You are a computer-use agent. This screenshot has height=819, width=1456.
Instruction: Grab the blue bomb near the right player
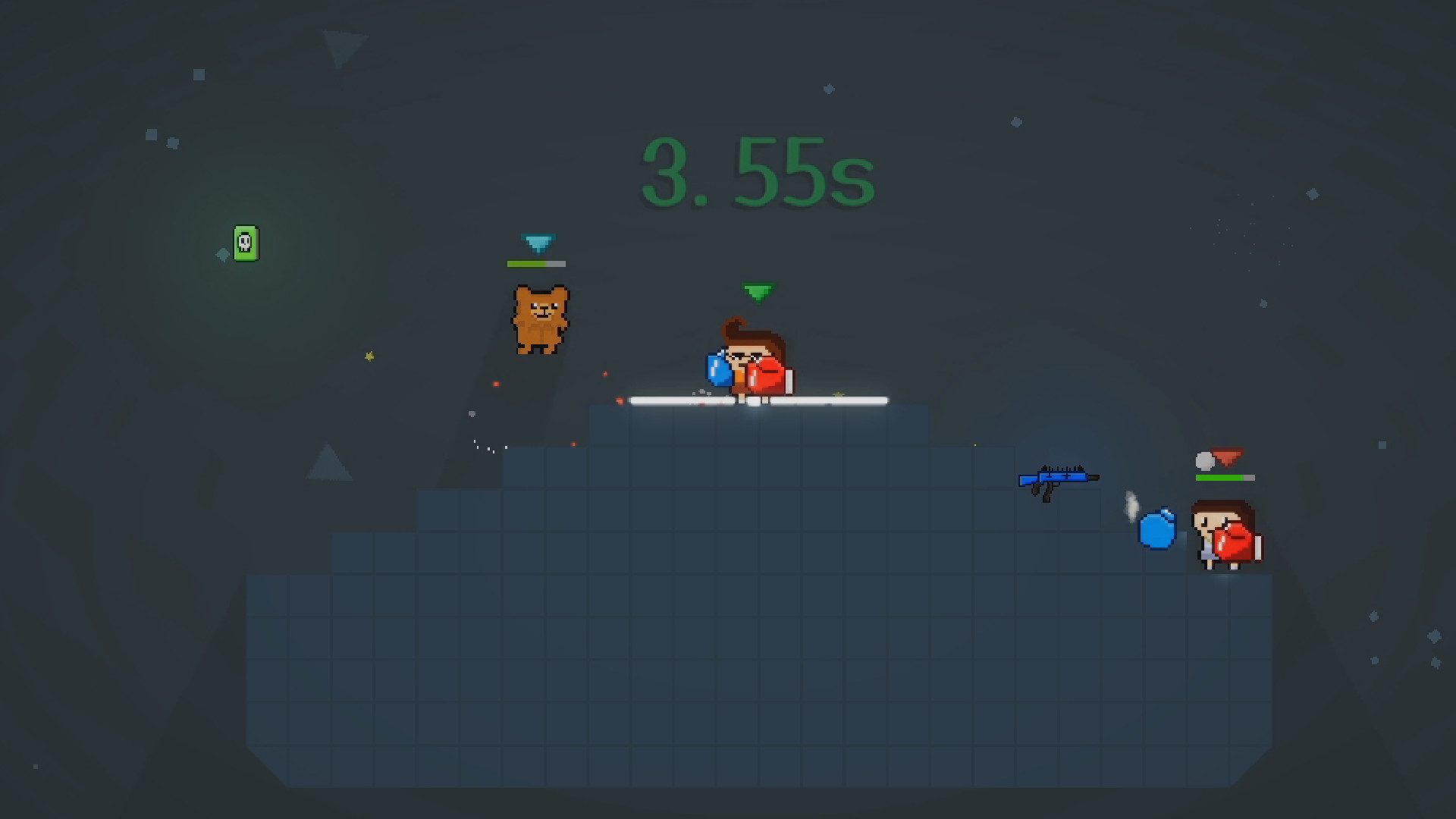[x=1156, y=530]
